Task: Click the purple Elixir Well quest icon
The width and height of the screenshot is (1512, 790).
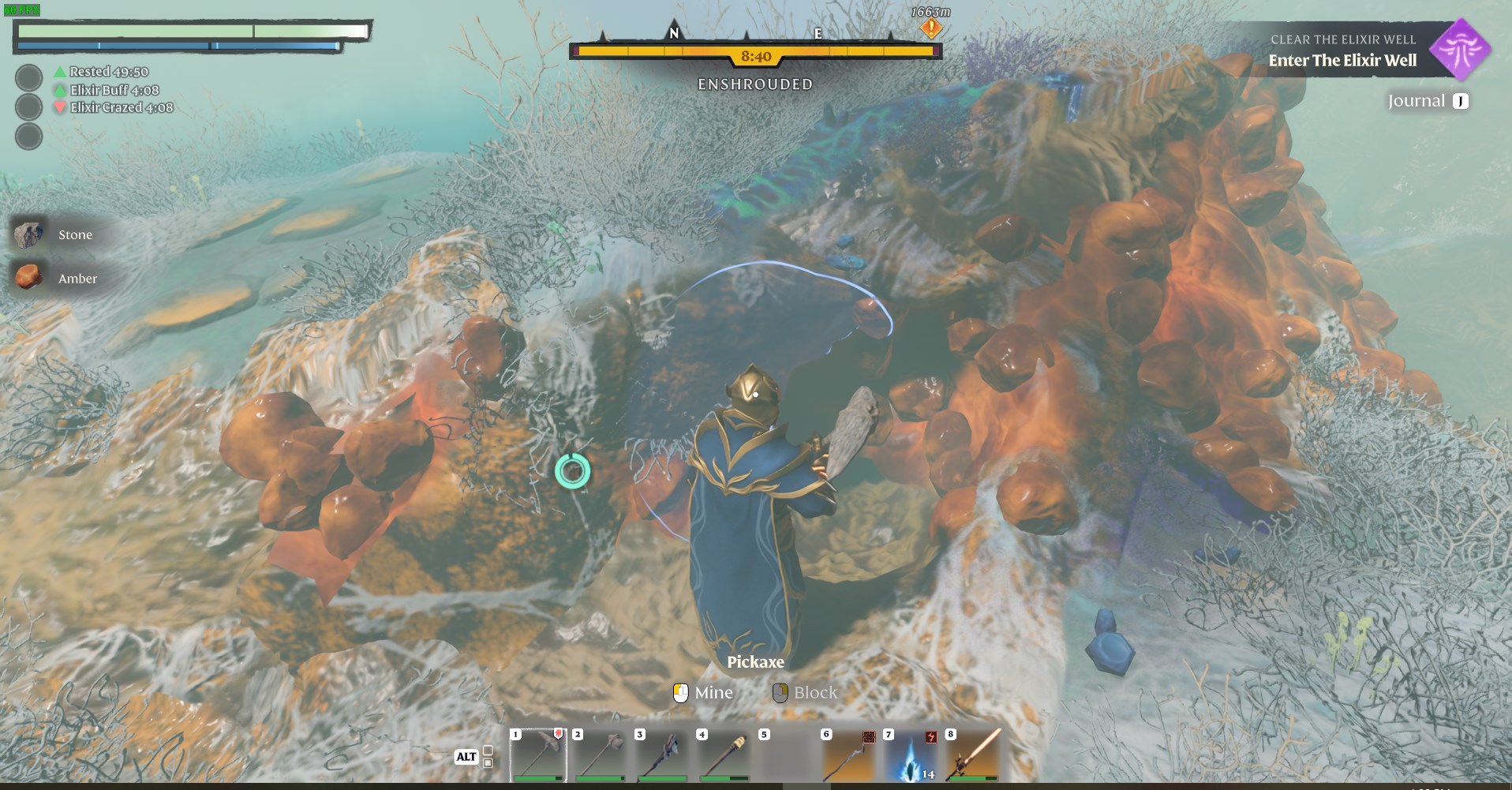Action: tap(1461, 50)
